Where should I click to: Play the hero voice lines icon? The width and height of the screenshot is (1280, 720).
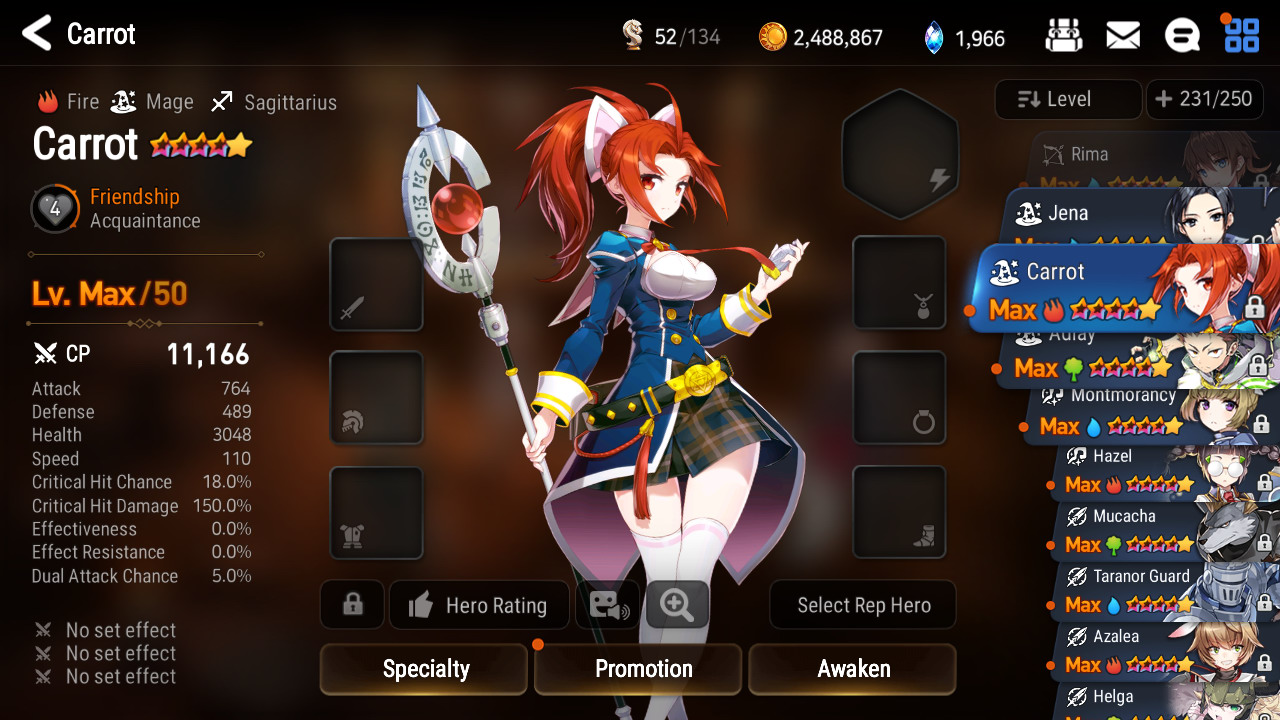[x=607, y=605]
